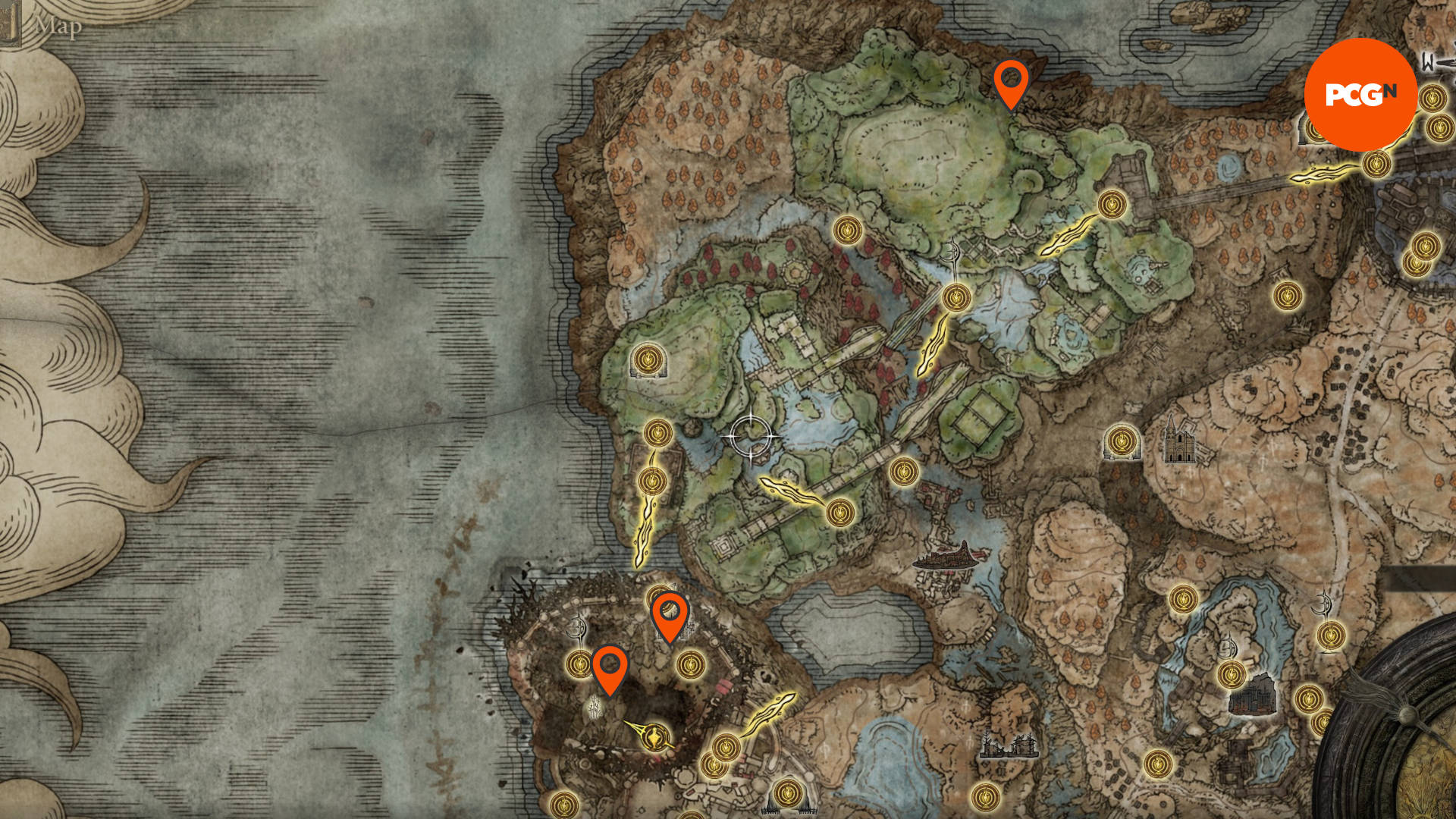Click the dark fortress building landmark icon

tap(1253, 695)
